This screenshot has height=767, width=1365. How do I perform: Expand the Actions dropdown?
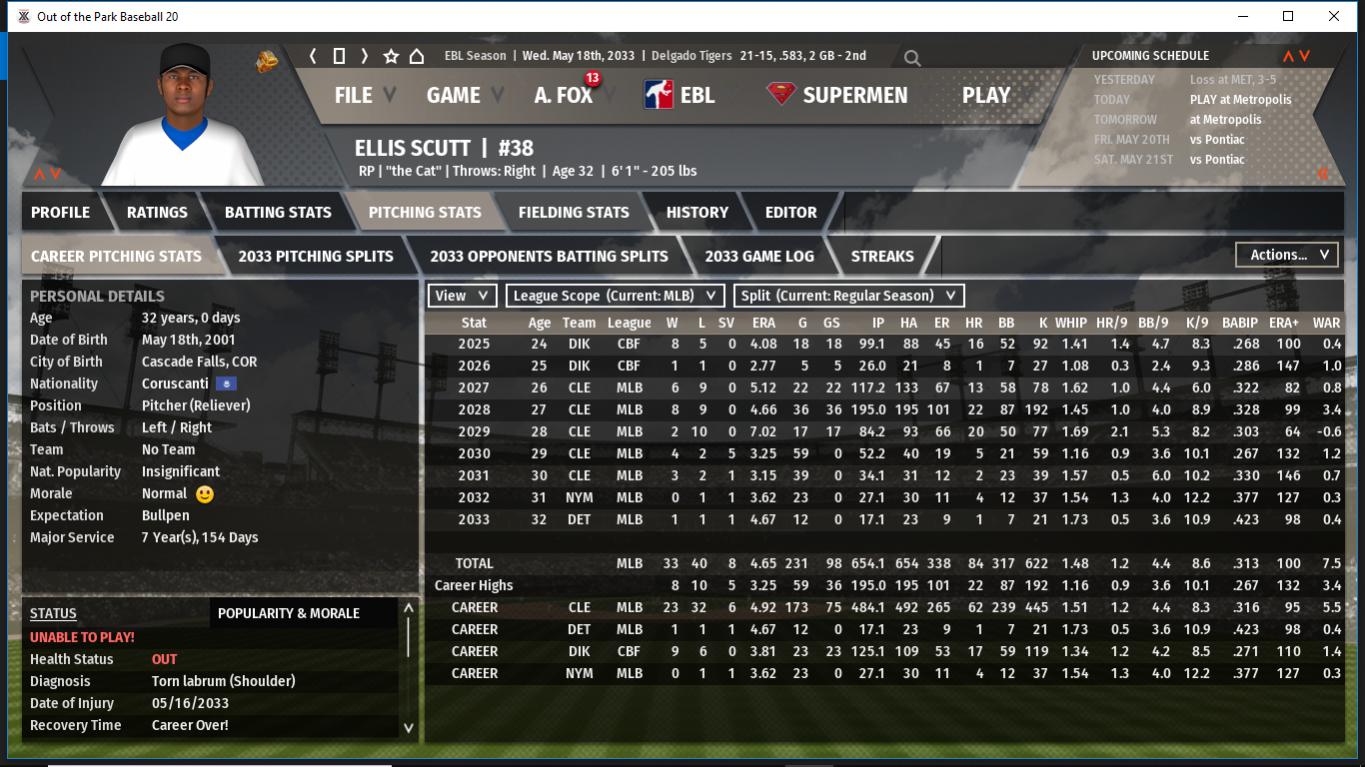coord(1287,255)
